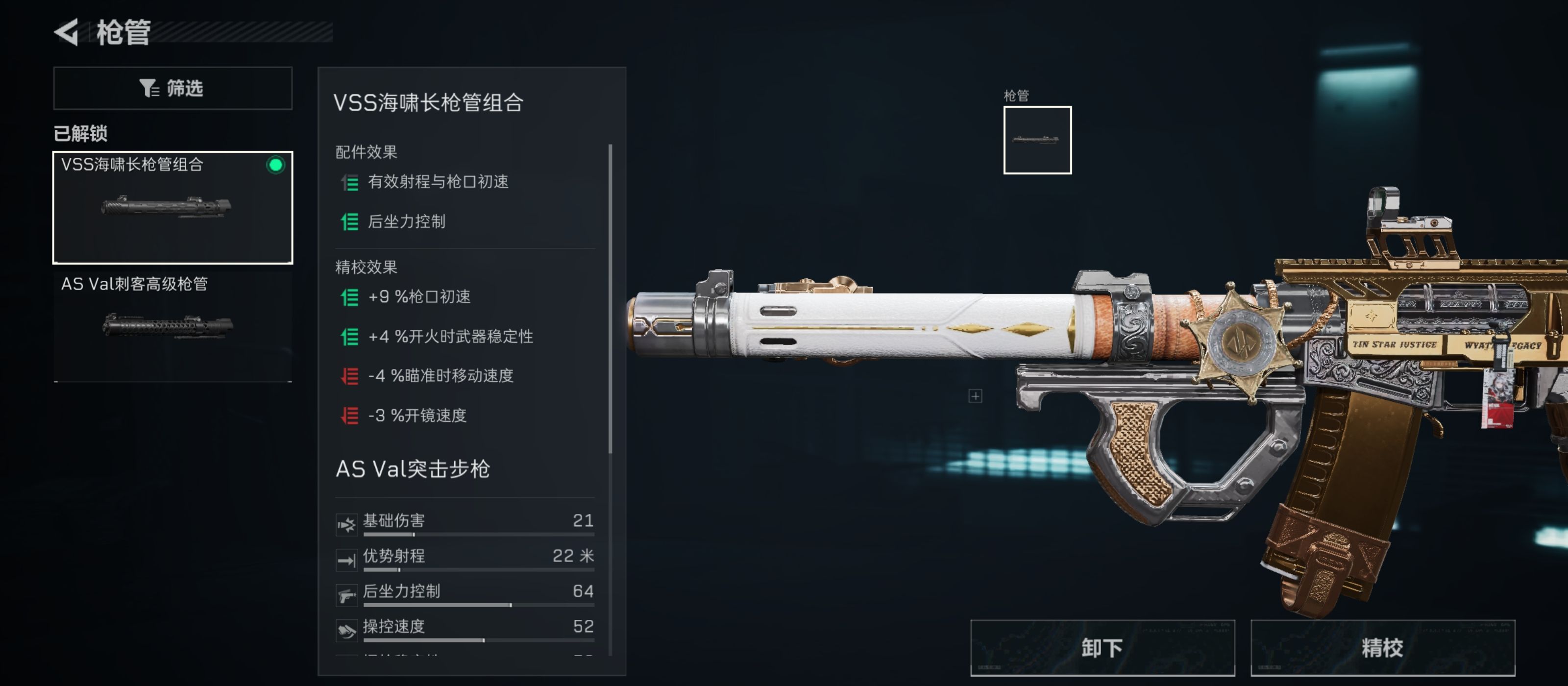Select the AS Val刺客高级枪管 list entry
The image size is (1568, 686).
point(172,322)
